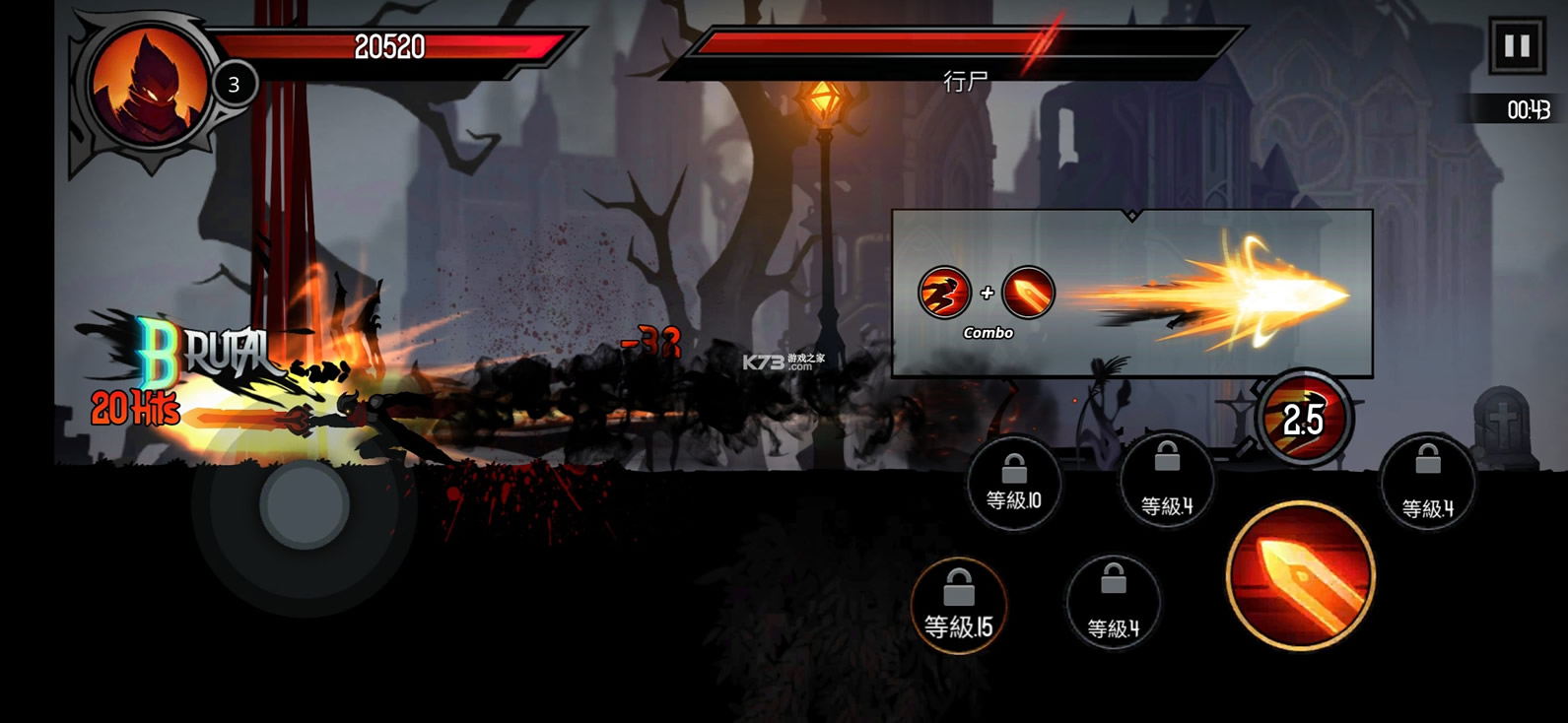Activate the dash skill showing 2.5 cooldown
This screenshot has height=723, width=1568.
(x=1304, y=419)
